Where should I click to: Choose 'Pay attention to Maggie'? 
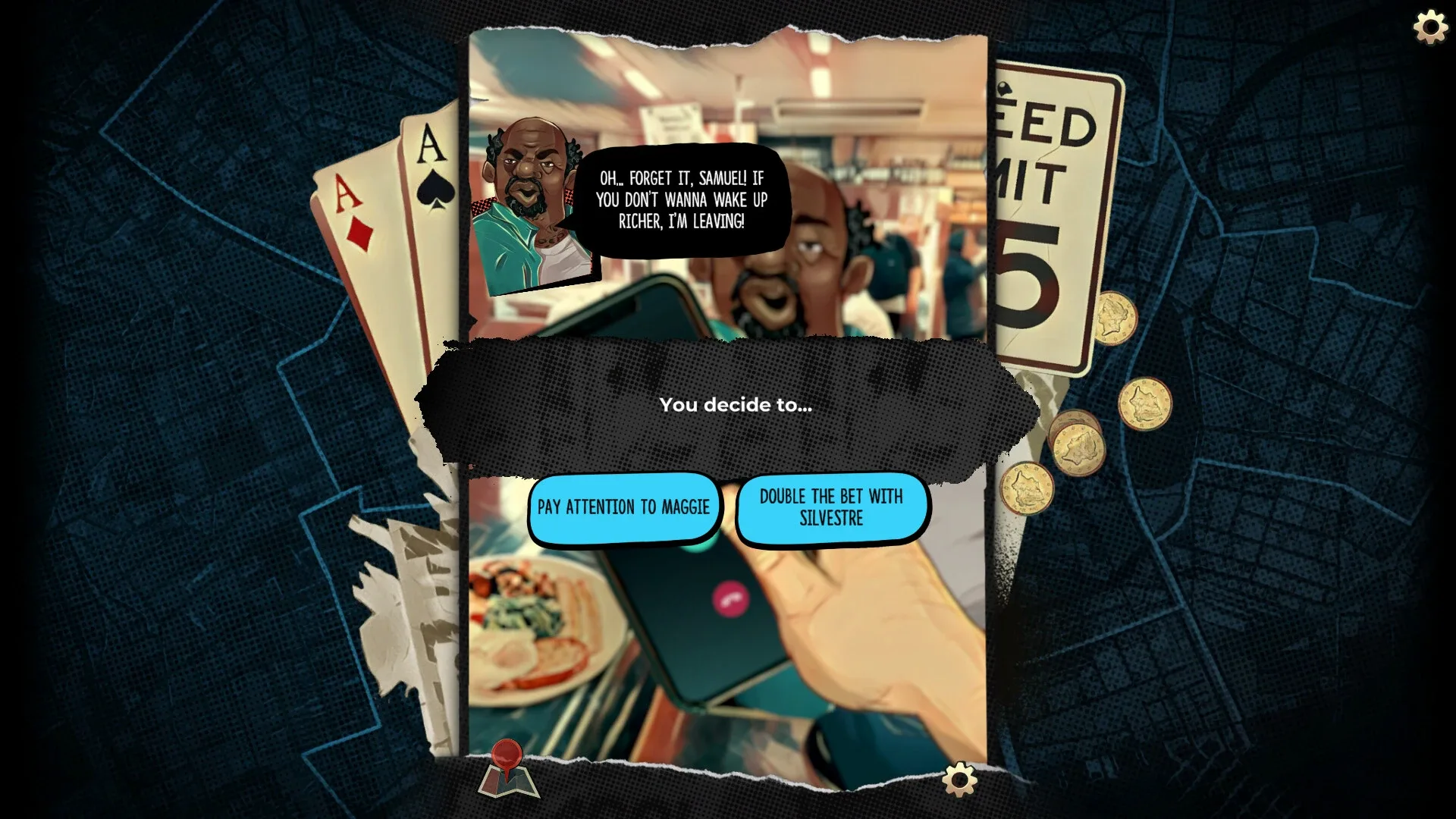tap(625, 508)
